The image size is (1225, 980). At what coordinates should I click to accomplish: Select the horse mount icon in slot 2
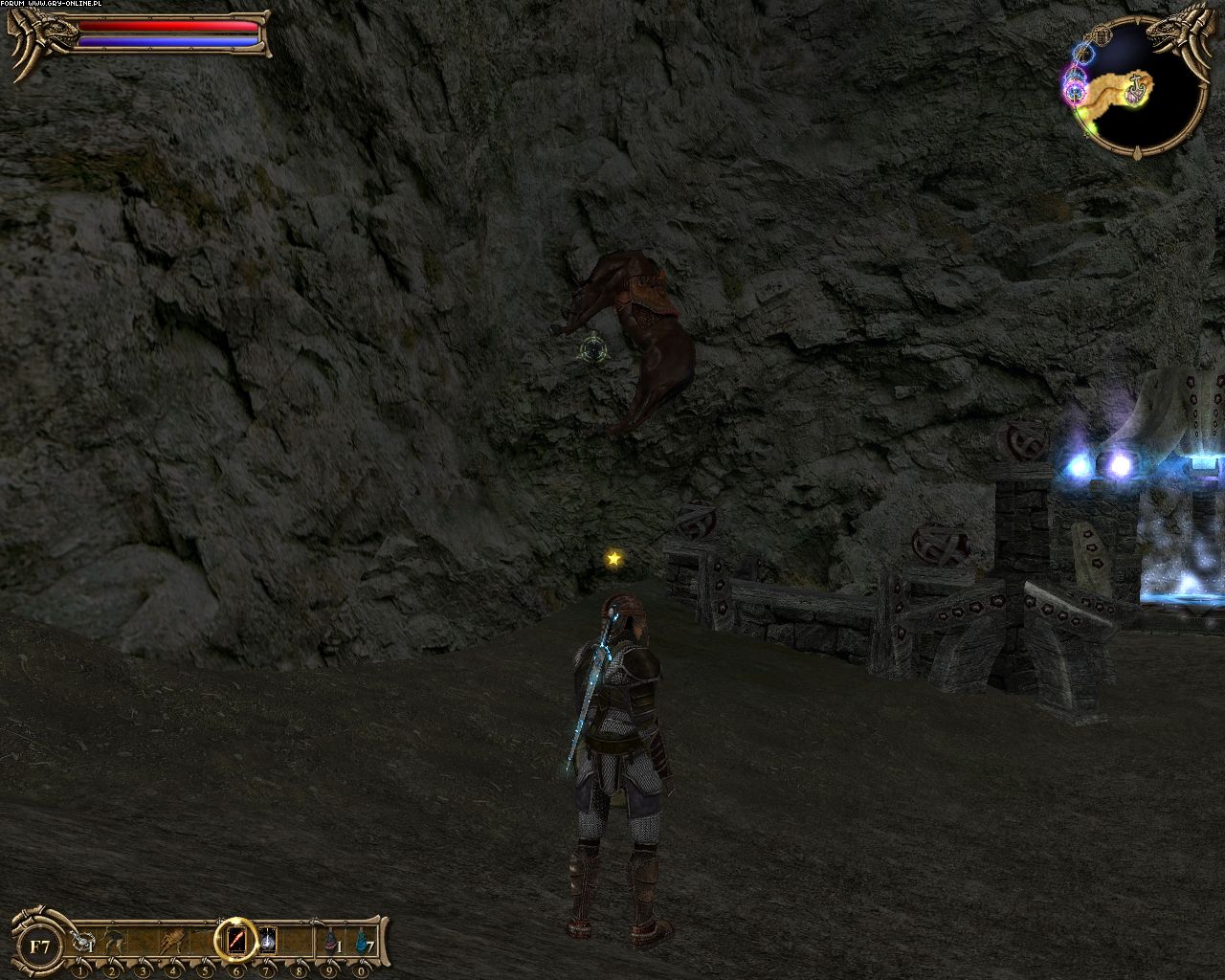(x=114, y=943)
